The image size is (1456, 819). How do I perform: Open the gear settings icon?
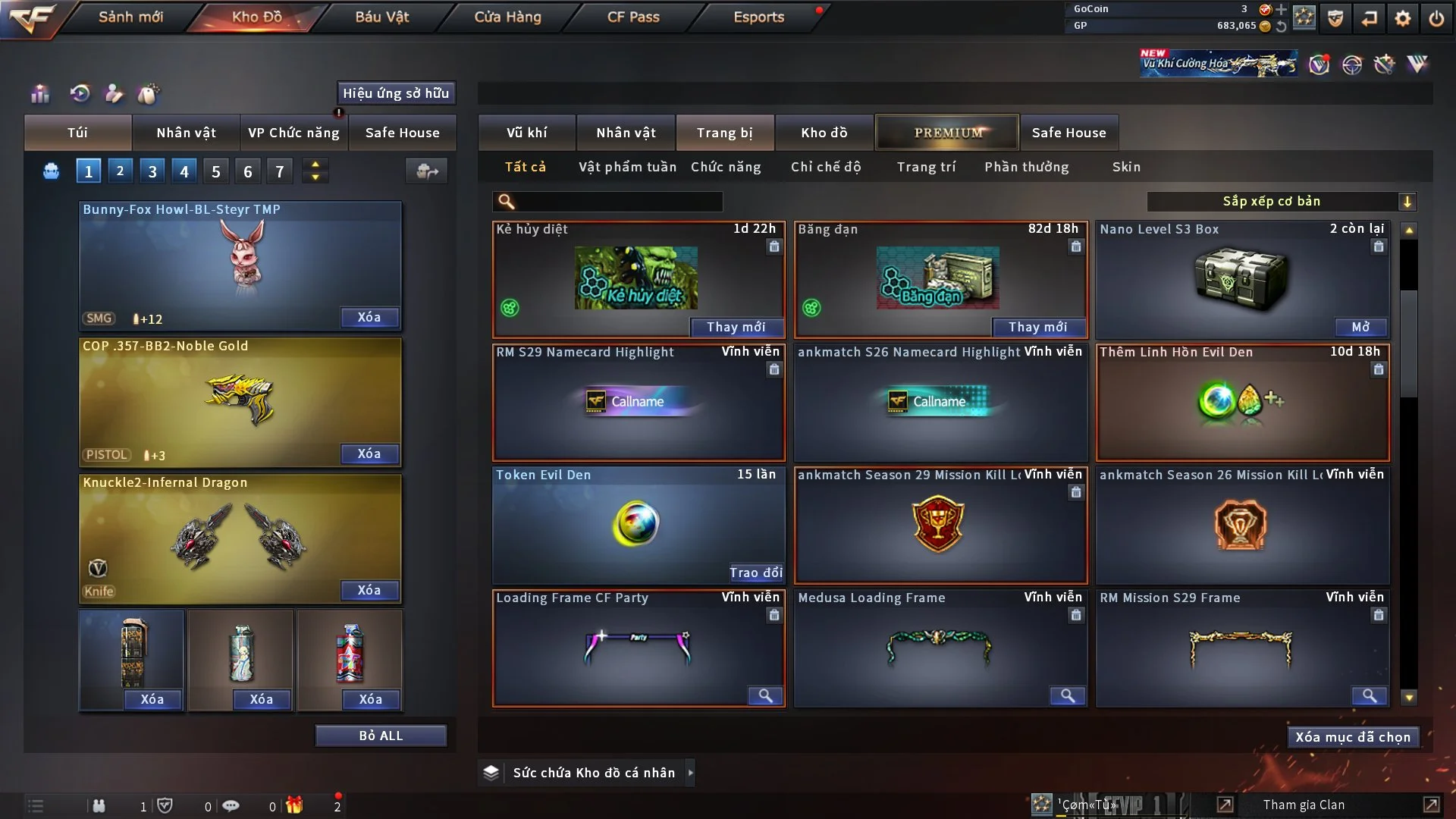(x=1402, y=18)
